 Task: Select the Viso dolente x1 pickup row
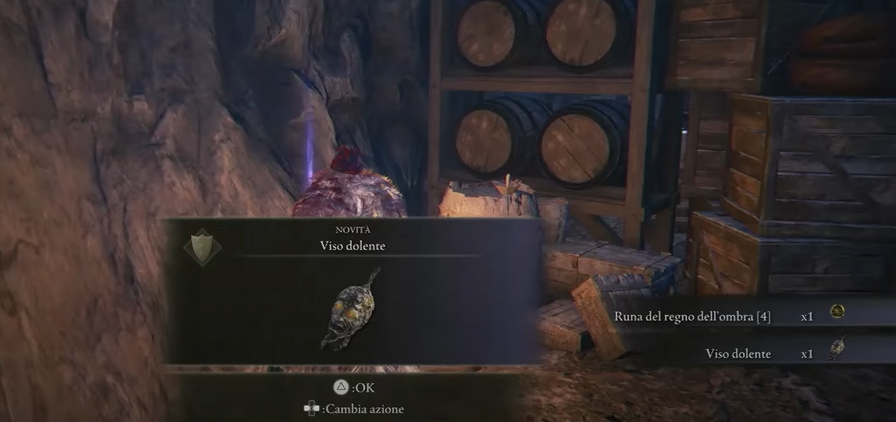pos(772,353)
